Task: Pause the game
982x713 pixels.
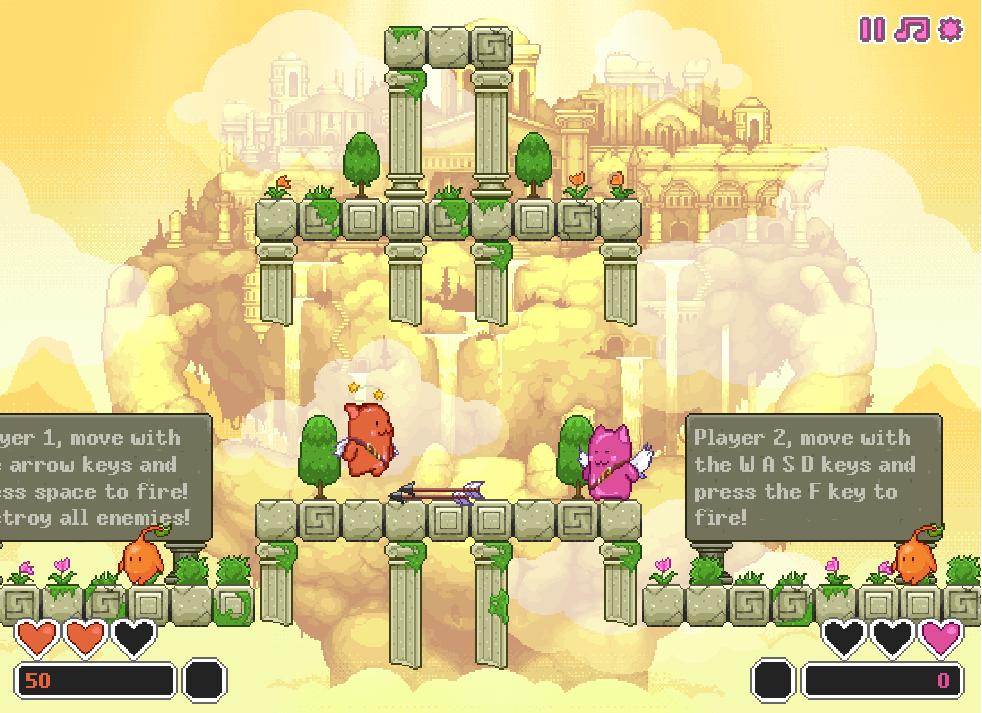Action: (x=873, y=29)
